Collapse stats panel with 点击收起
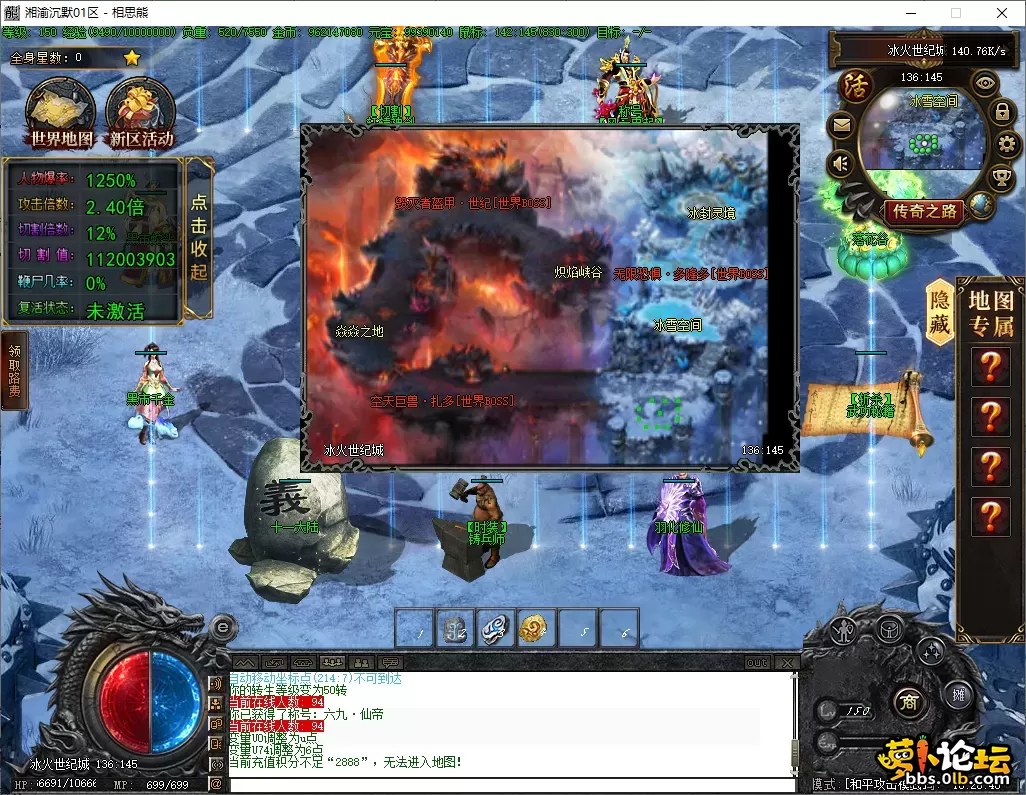The image size is (1026, 795). coord(199,238)
